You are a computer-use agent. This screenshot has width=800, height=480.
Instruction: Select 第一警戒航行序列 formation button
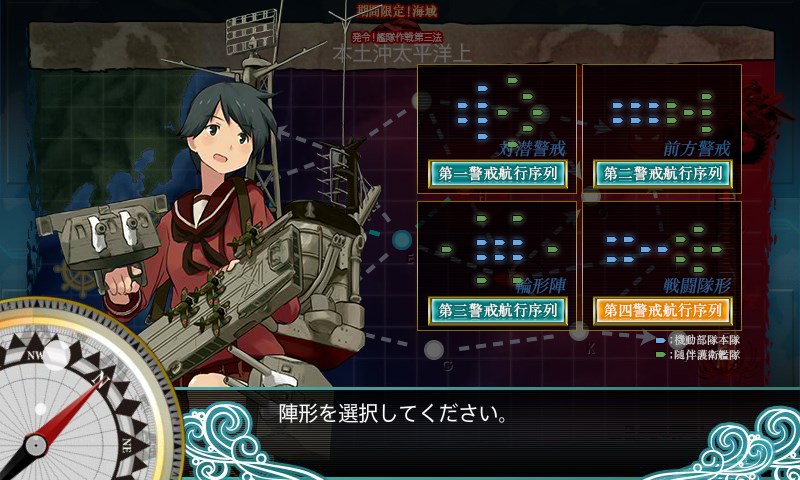pyautogui.click(x=497, y=173)
